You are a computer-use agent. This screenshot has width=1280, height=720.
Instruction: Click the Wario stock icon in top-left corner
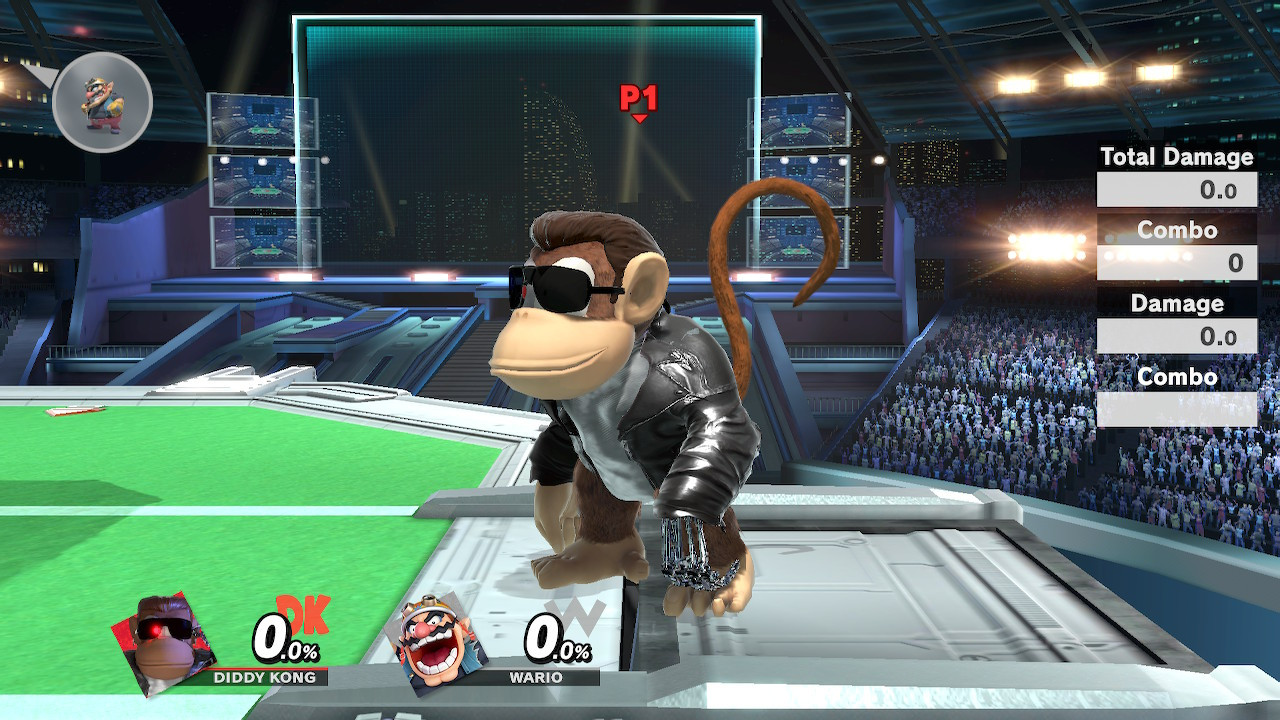[100, 100]
